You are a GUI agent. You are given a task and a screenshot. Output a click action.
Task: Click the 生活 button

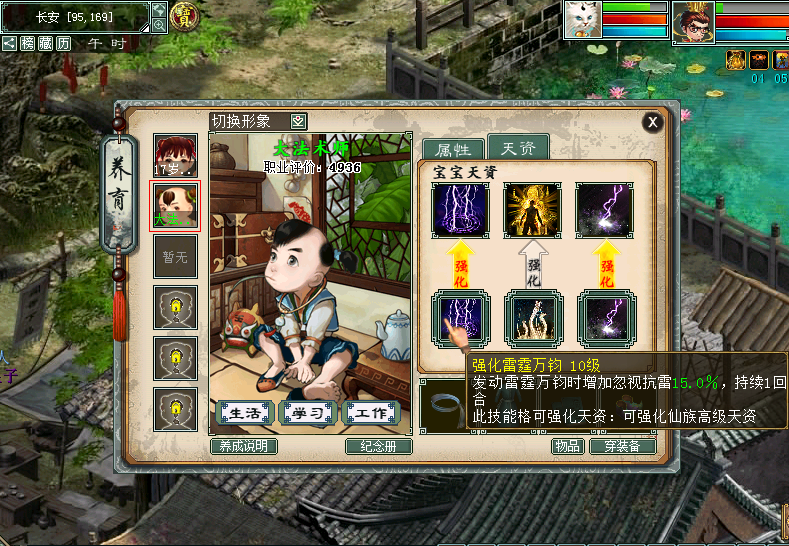pos(246,412)
